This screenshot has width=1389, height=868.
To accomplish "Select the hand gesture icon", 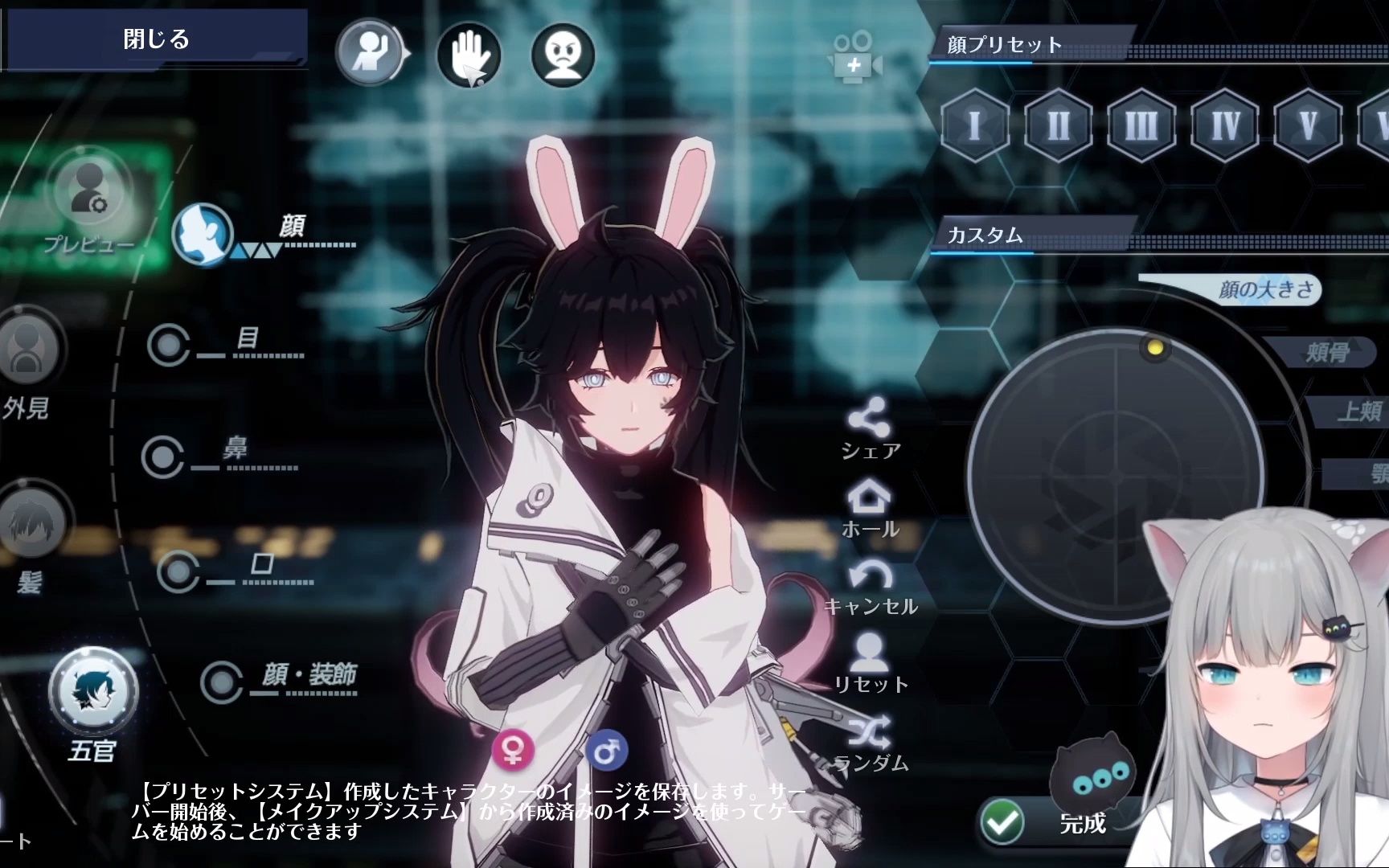I will click(x=469, y=55).
